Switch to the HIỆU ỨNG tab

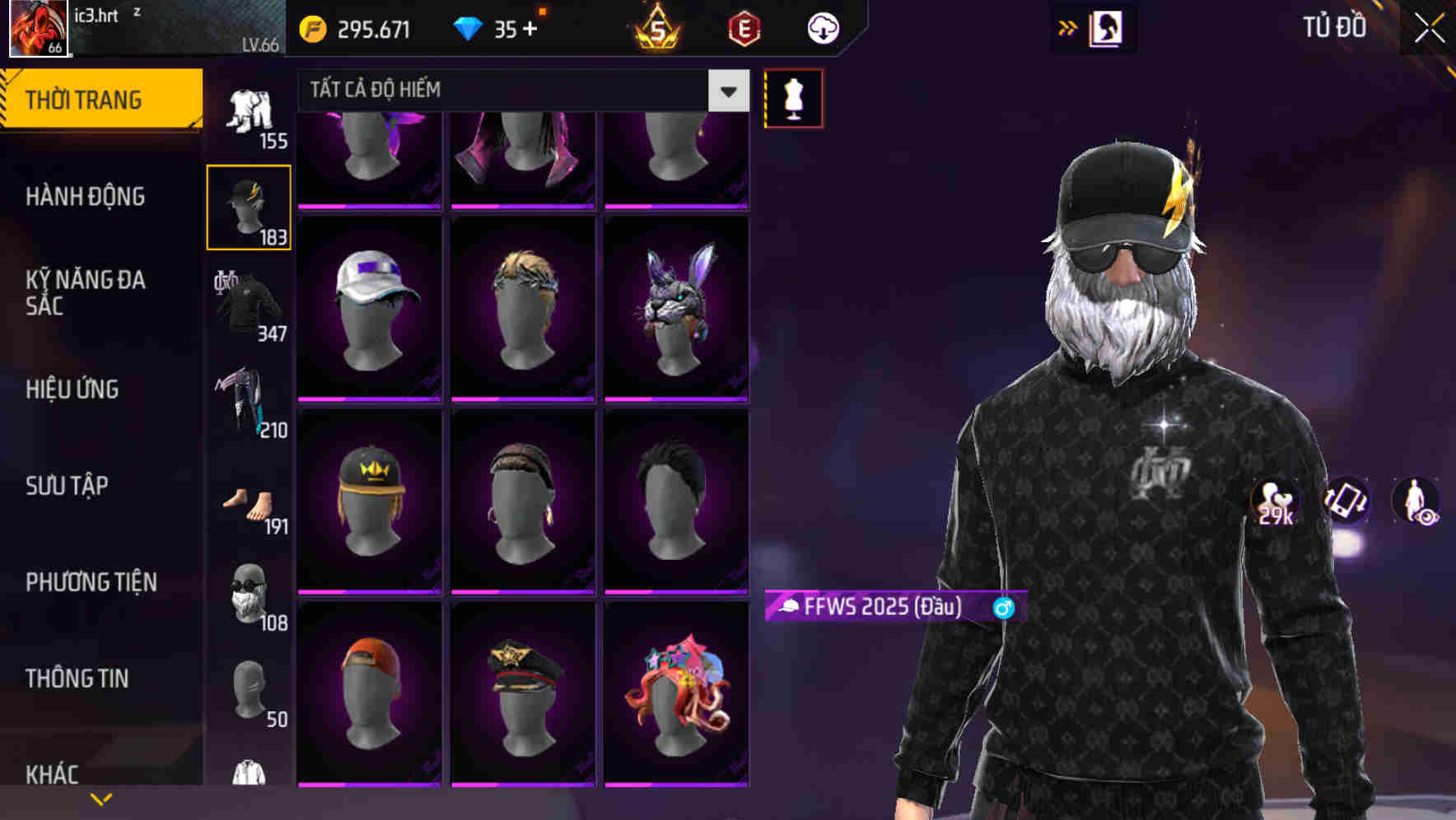(x=74, y=389)
